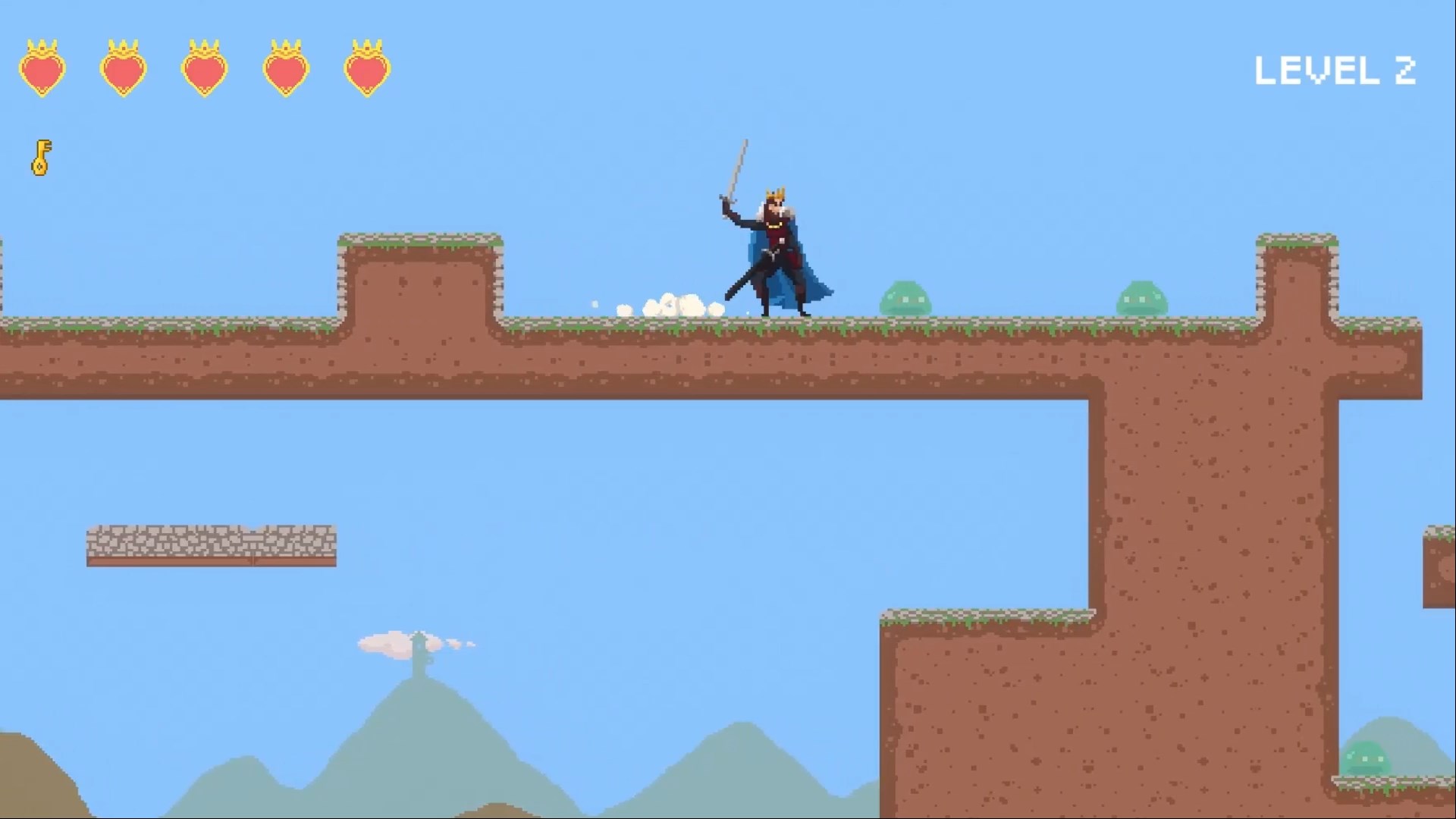Viewport: 1456px width, 819px height.
Task: Select the slime on the far right ledge
Action: [x=1144, y=298]
